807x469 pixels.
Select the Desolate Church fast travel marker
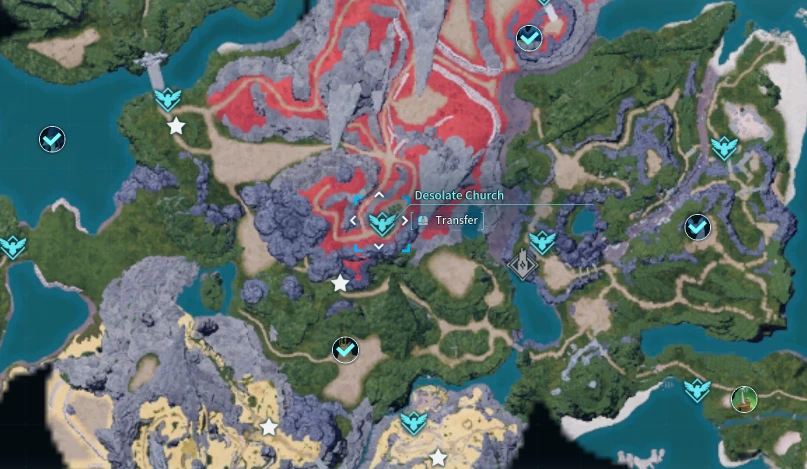pyautogui.click(x=379, y=221)
